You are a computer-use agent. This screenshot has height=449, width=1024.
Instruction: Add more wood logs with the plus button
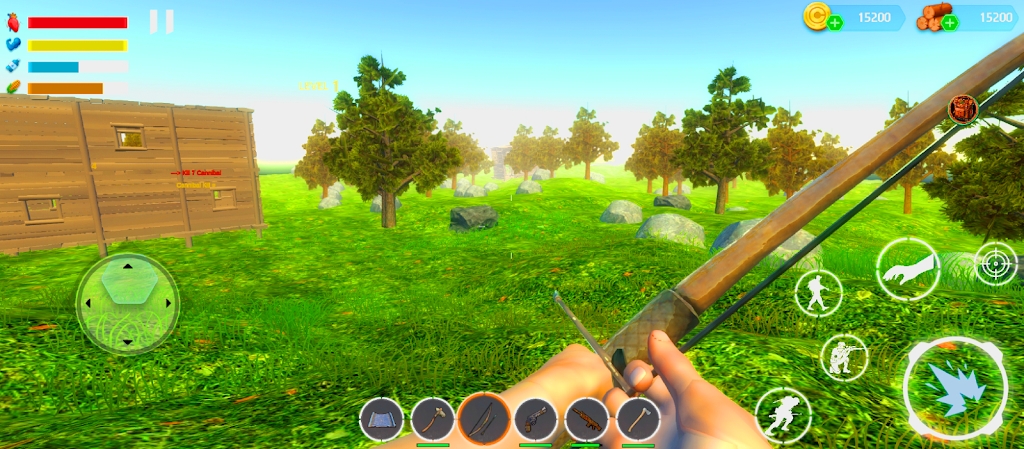pos(949,22)
